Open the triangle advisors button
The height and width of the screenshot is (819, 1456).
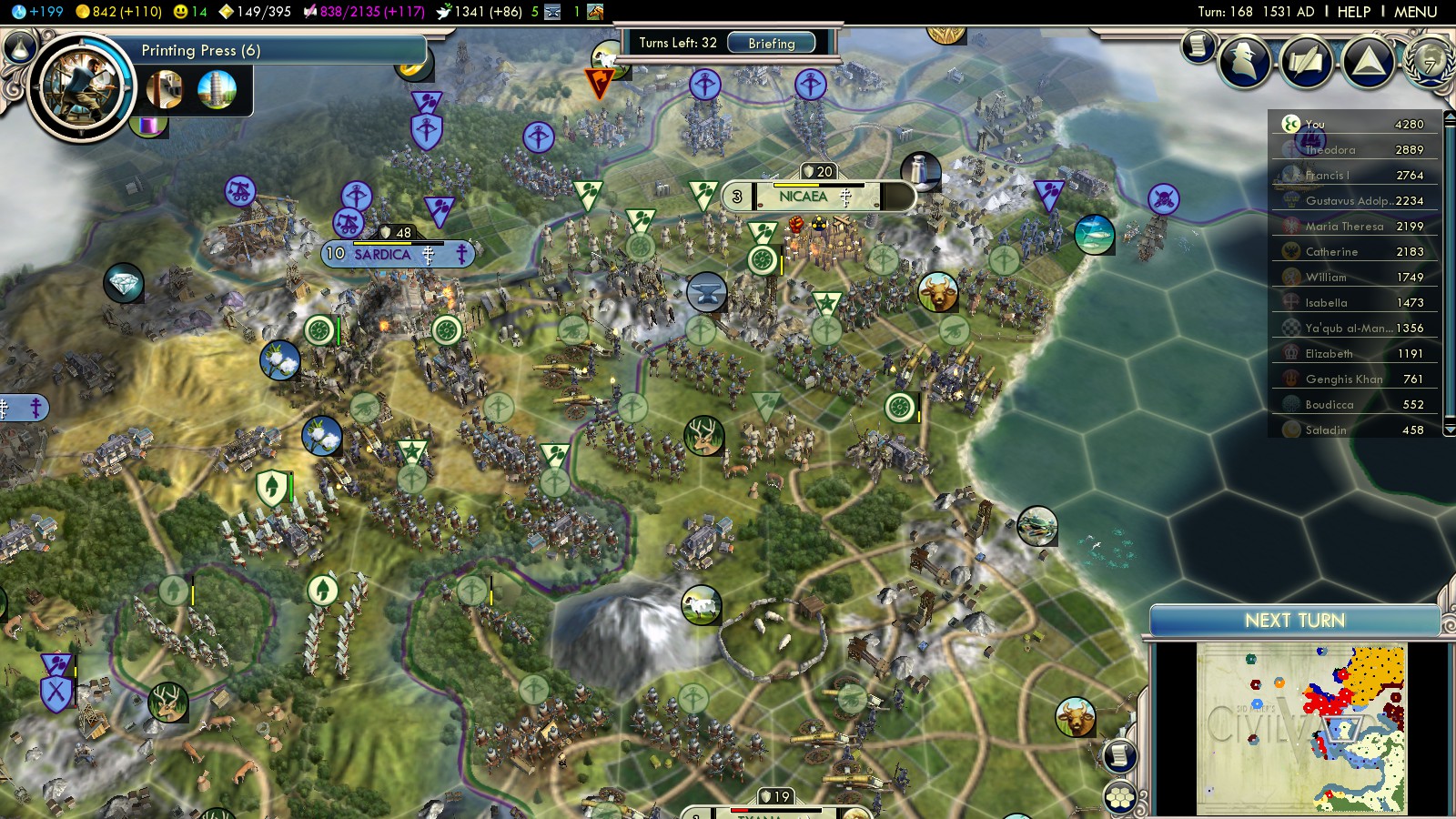pos(1368,61)
